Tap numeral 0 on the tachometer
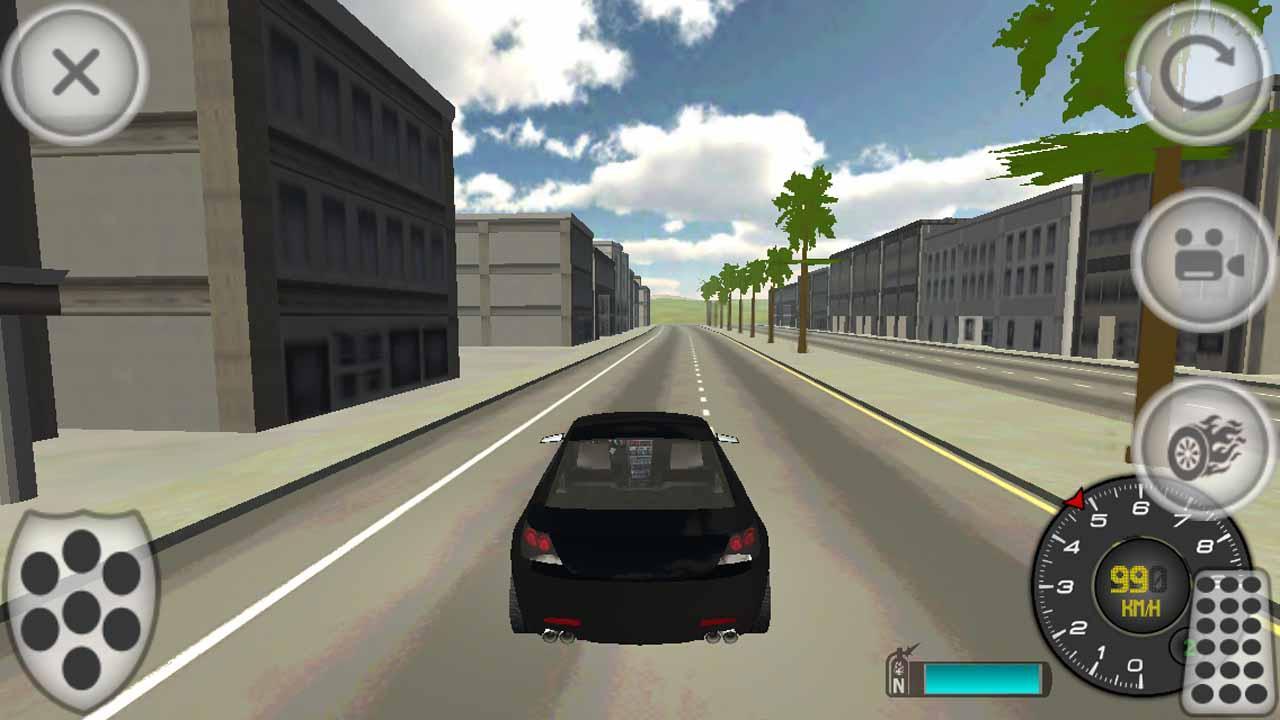Image resolution: width=1280 pixels, height=720 pixels. 1133,664
